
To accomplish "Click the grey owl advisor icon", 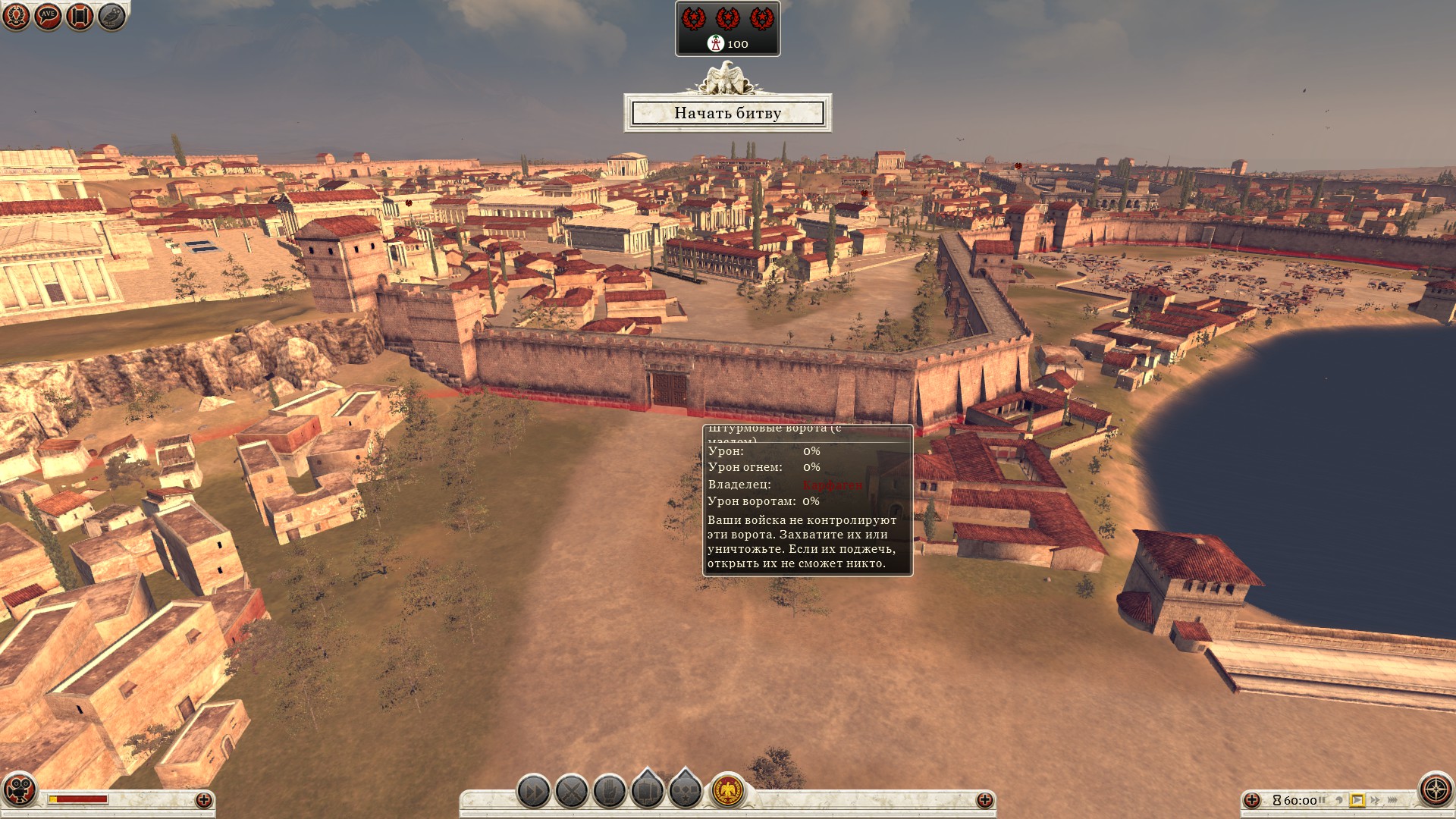I will click(111, 16).
